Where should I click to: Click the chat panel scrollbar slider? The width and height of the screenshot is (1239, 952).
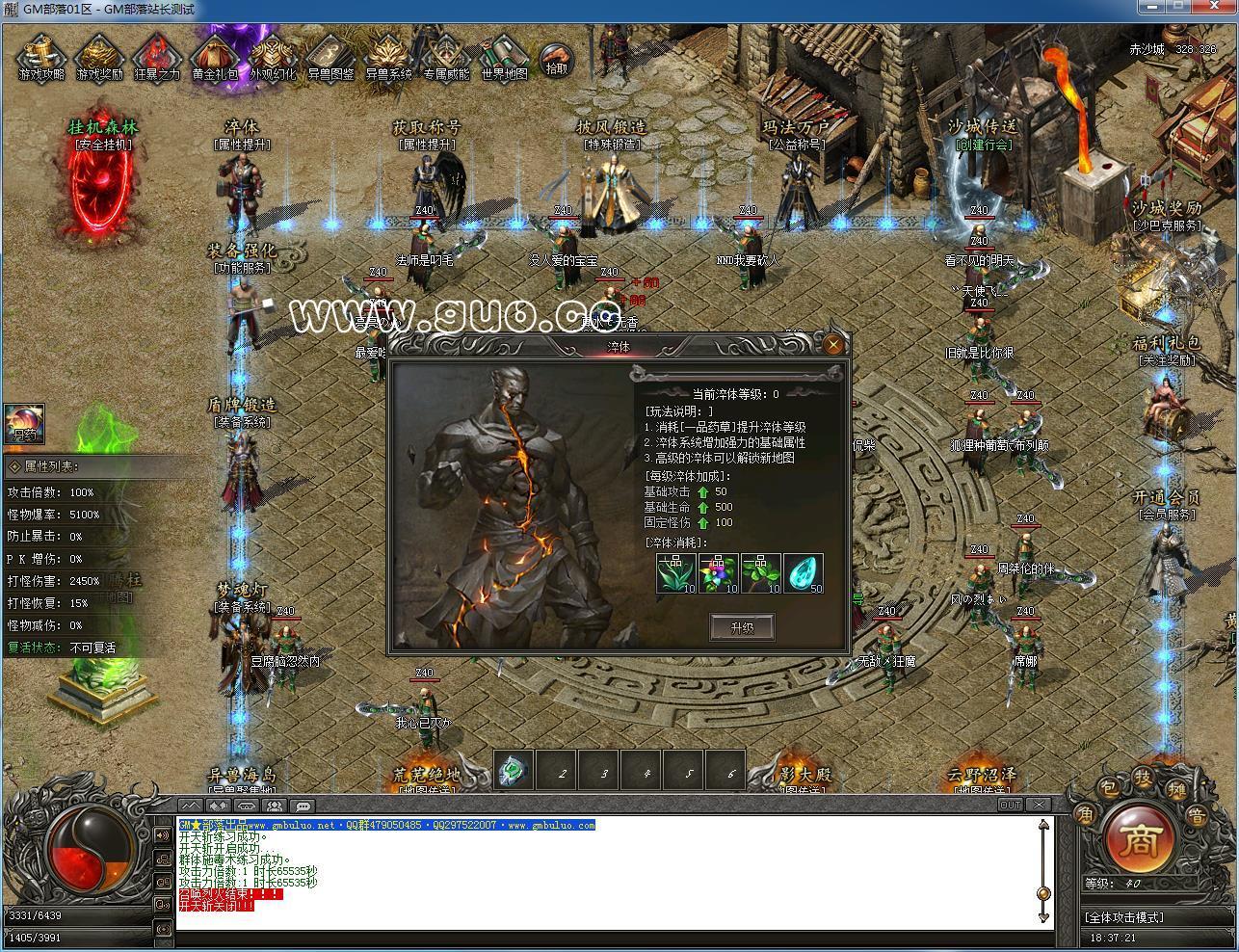coord(1042,894)
